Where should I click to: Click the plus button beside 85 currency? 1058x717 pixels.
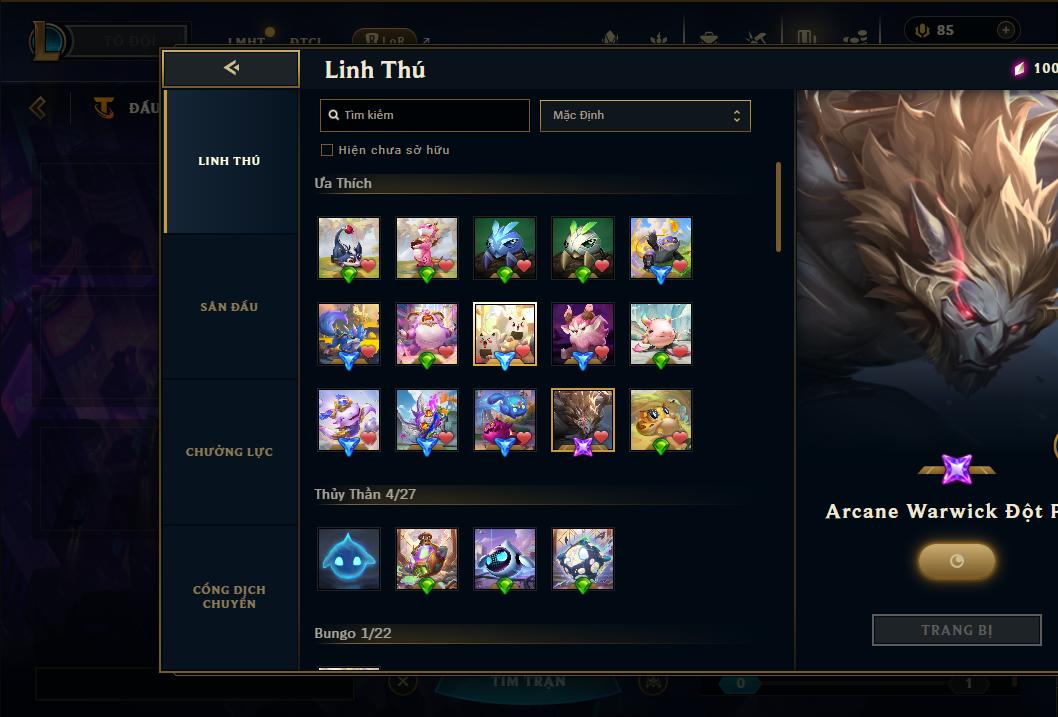tap(1005, 30)
